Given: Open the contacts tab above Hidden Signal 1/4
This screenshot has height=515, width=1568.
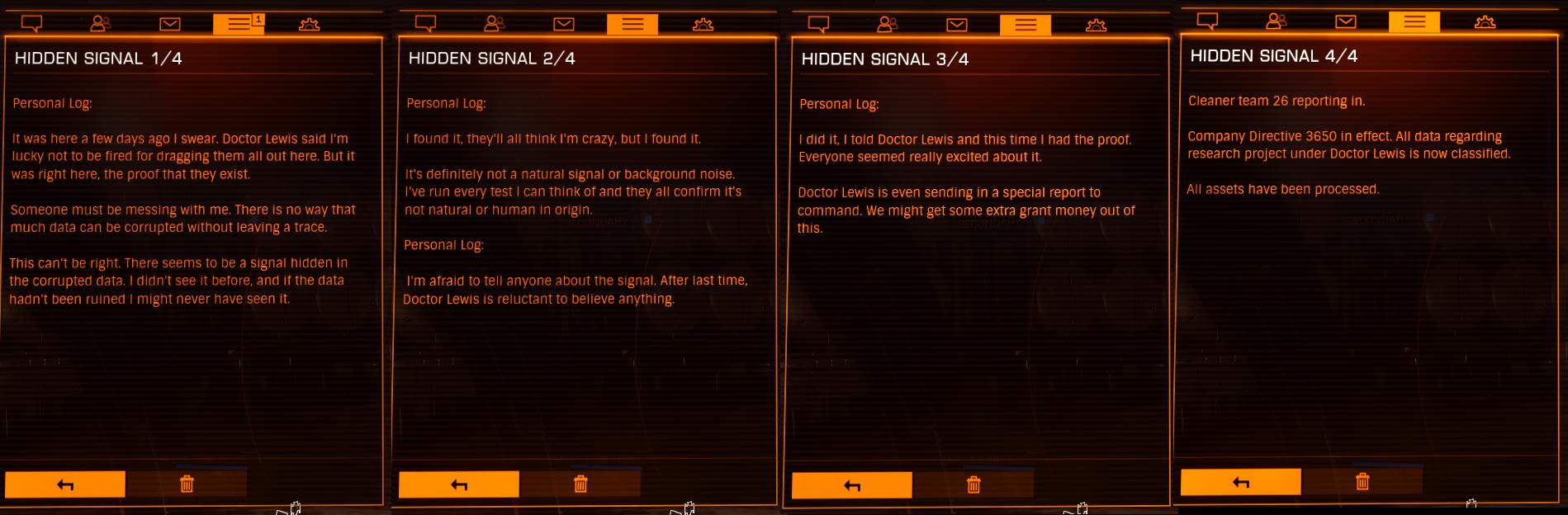Looking at the screenshot, I should pyautogui.click(x=101, y=24).
